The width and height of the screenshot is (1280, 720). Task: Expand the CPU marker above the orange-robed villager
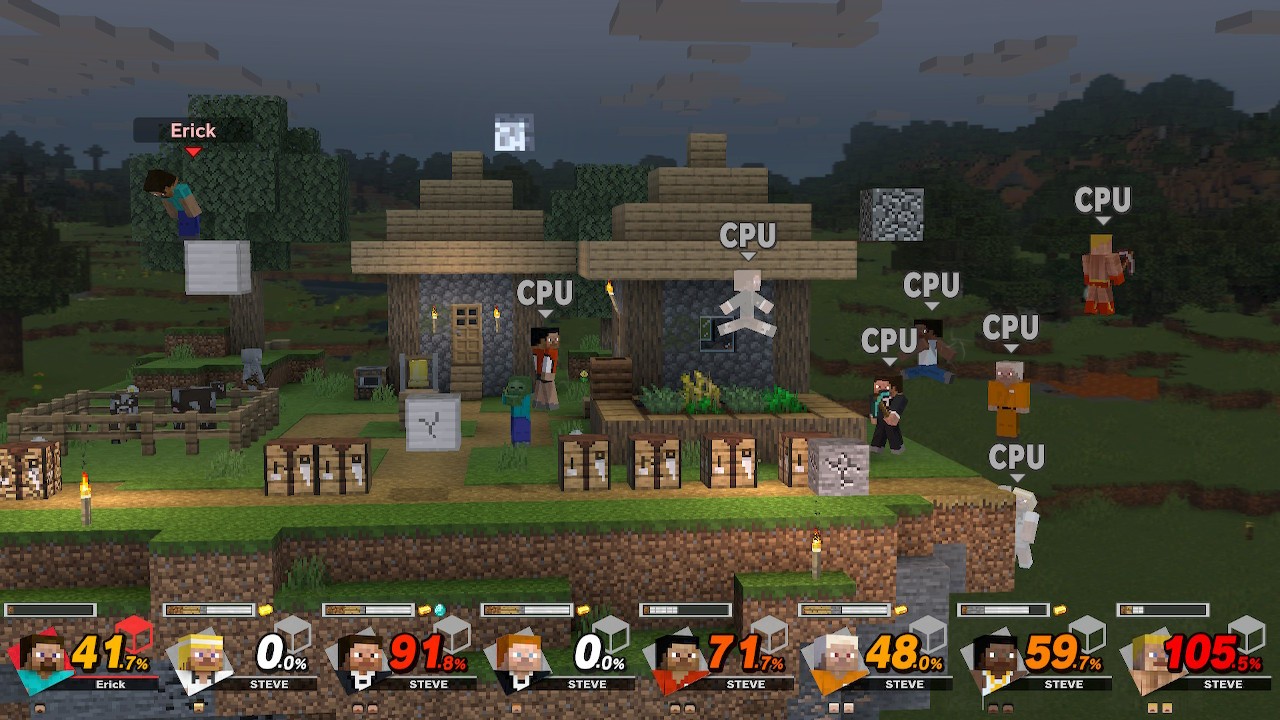tap(1012, 325)
